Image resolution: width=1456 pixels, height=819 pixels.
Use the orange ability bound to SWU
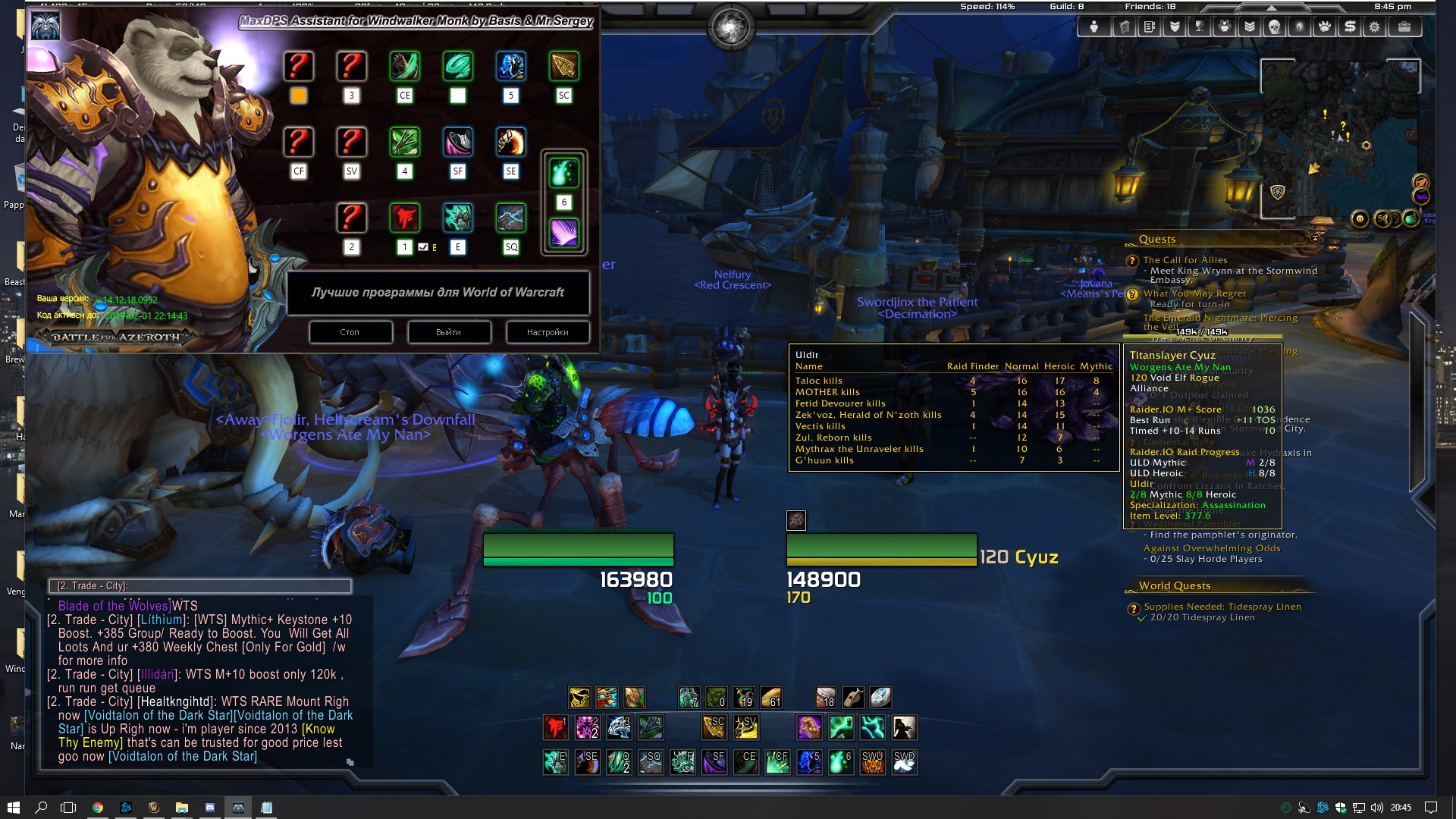pos(873,762)
